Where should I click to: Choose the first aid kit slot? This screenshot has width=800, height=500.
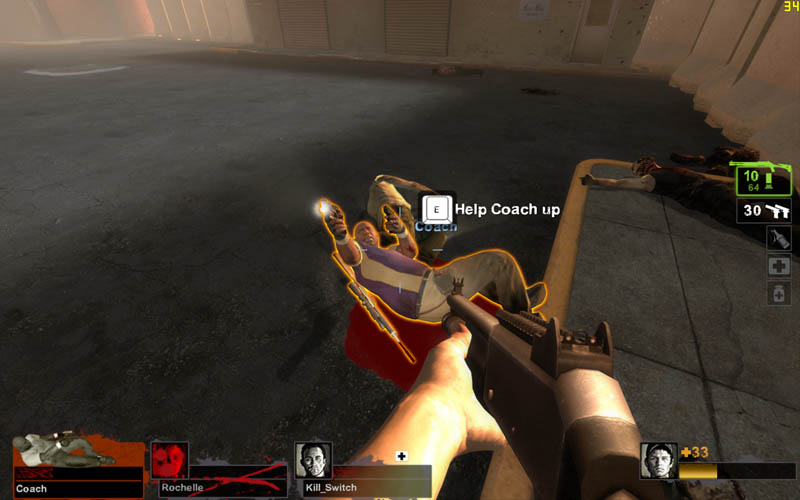779,266
